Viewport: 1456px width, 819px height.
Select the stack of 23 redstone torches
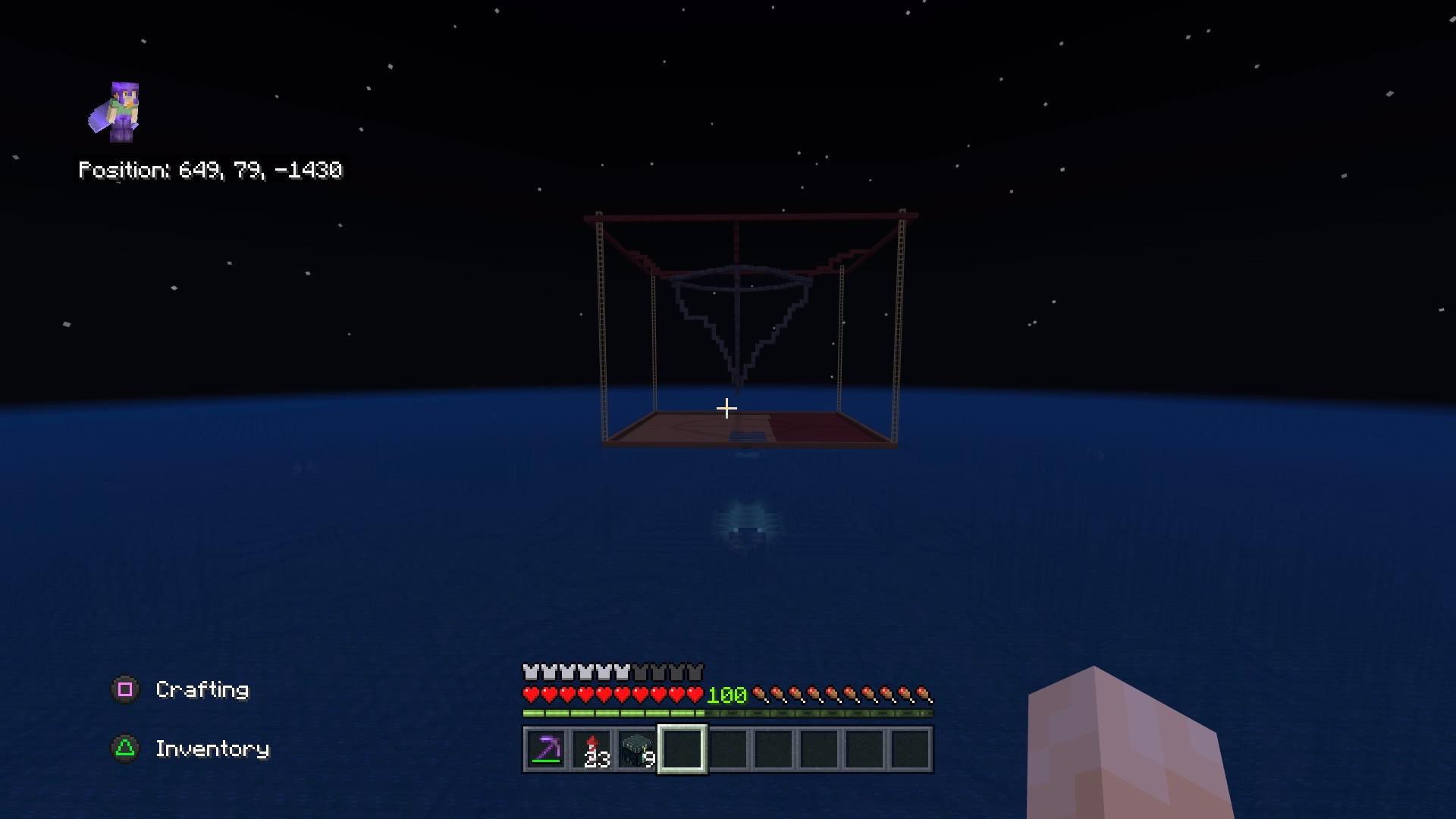click(x=591, y=749)
